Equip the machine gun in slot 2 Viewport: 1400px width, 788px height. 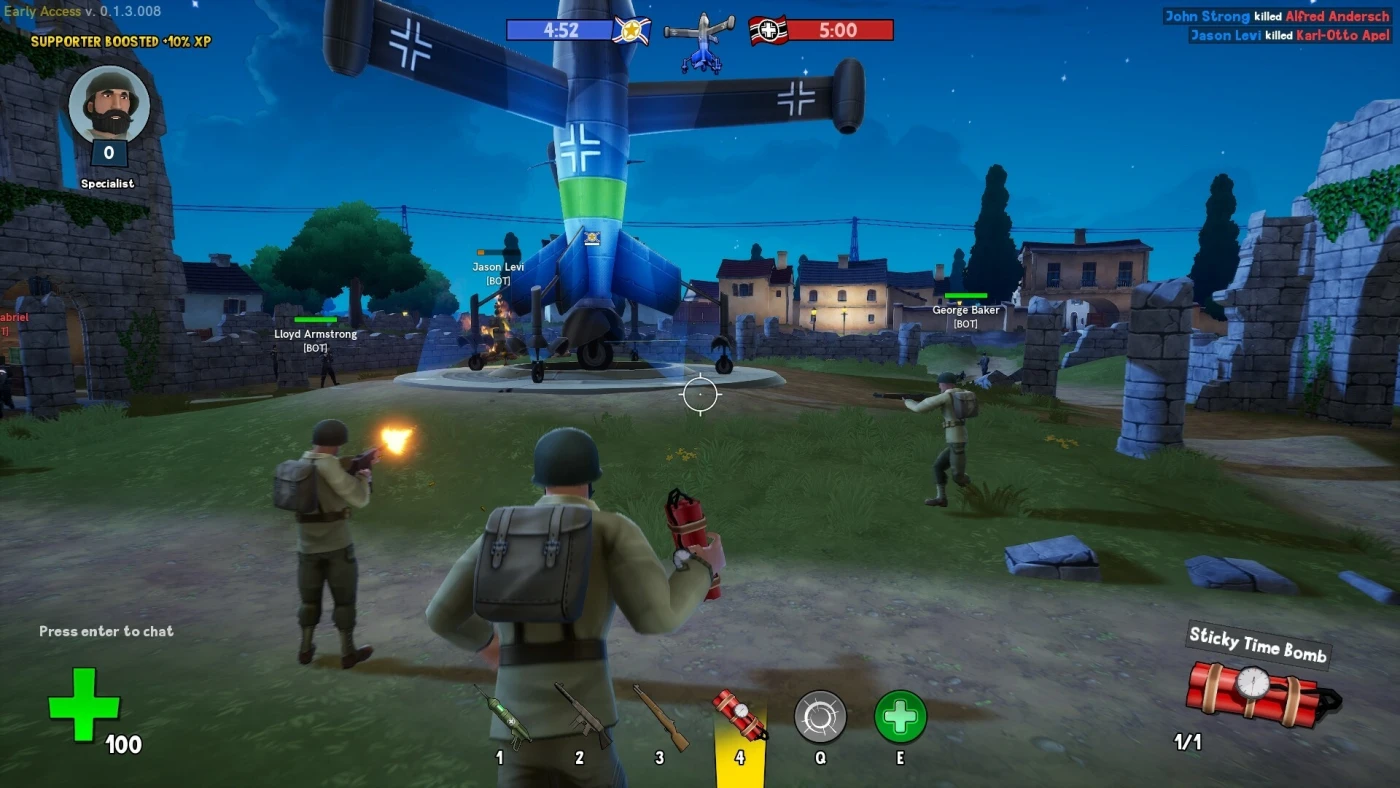tap(581, 714)
